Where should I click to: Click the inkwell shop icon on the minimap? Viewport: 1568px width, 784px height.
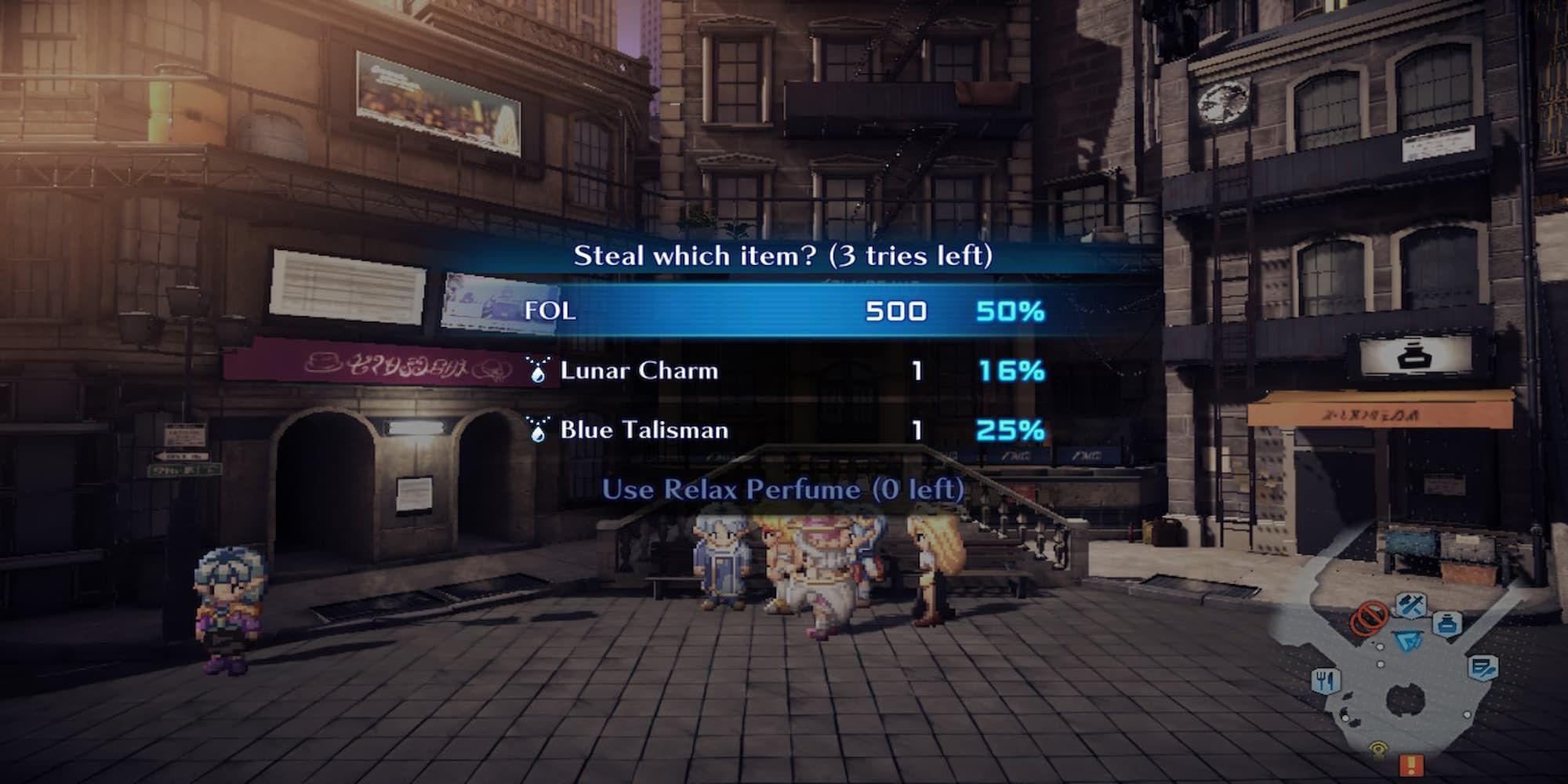point(1447,624)
